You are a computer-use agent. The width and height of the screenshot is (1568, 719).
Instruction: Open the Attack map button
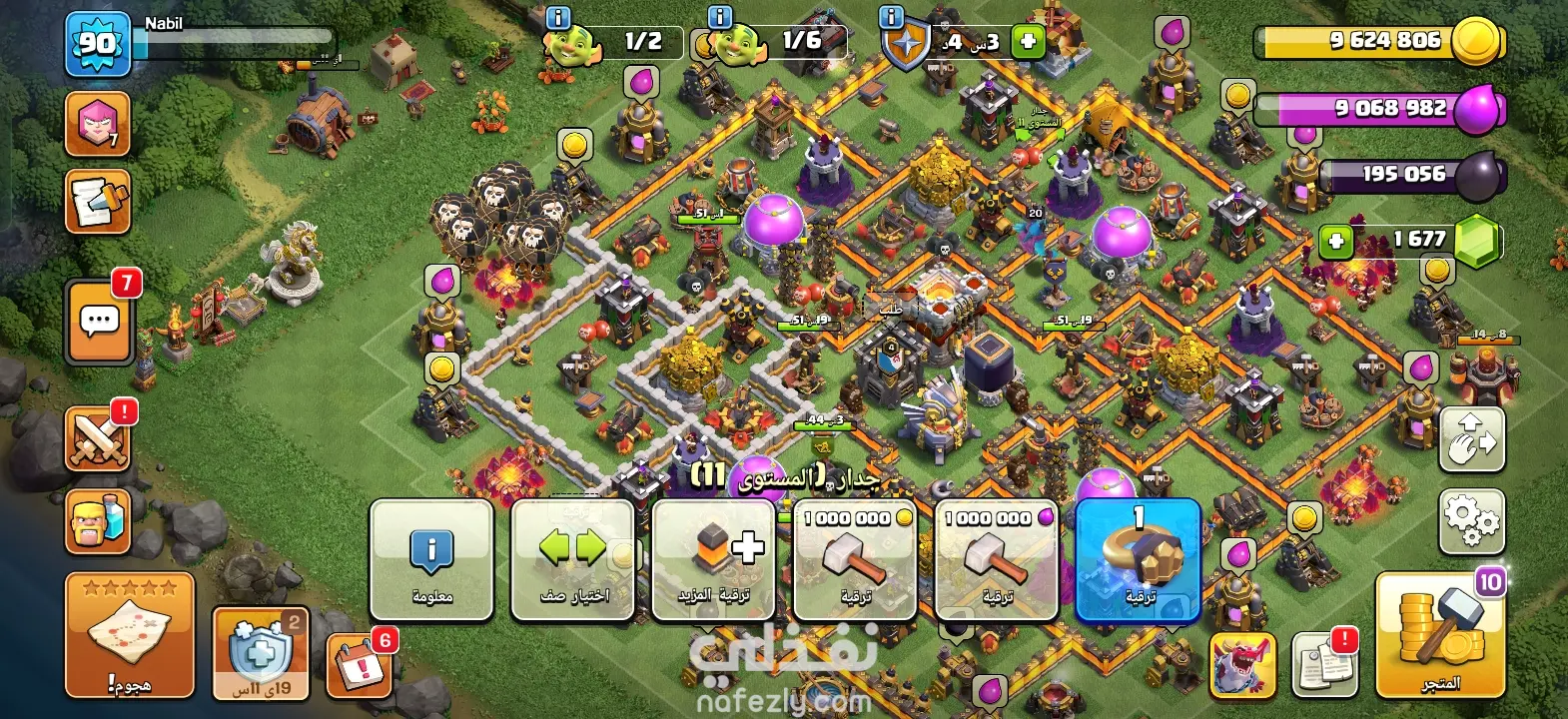click(130, 634)
